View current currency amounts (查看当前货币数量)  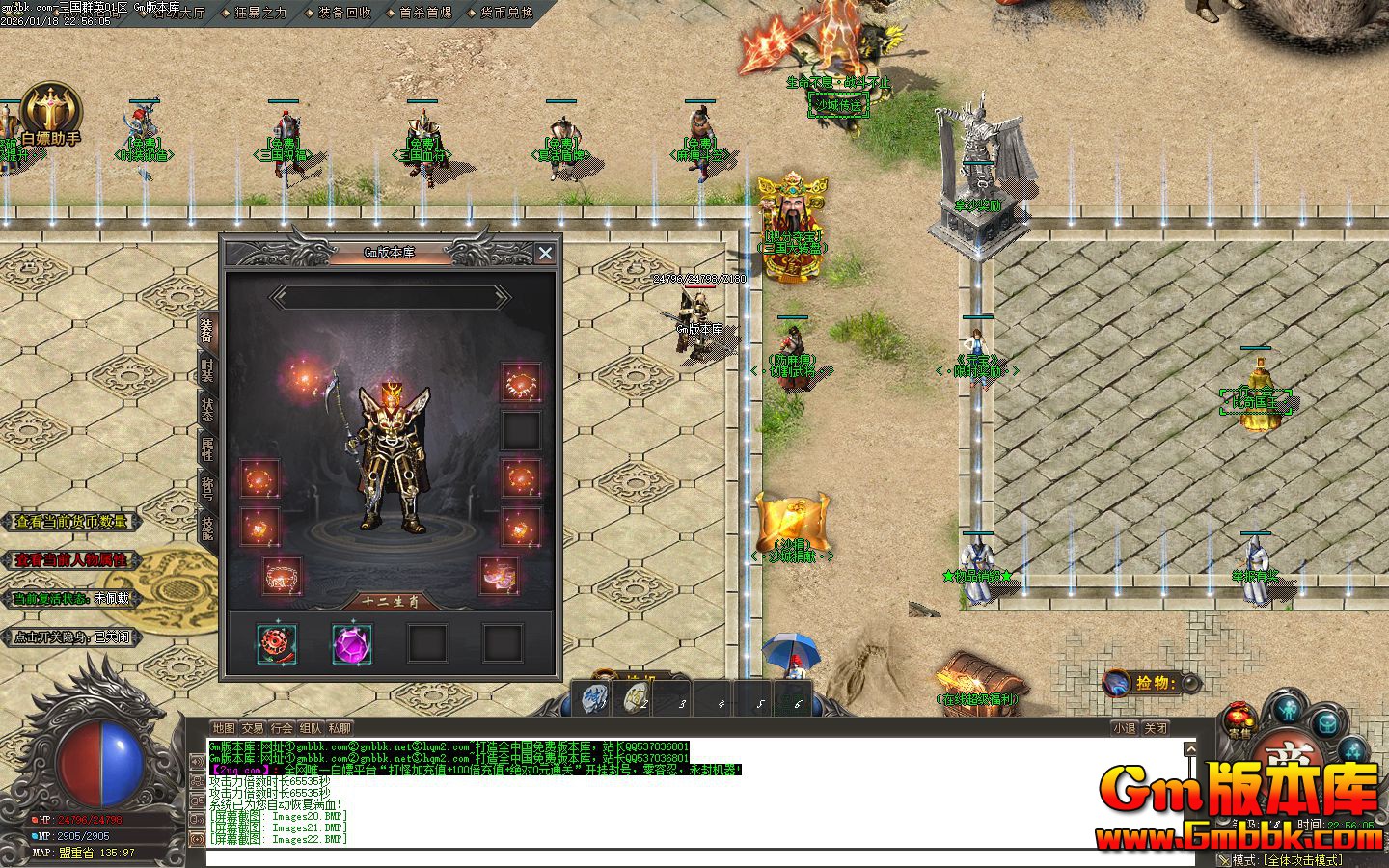pos(71,522)
